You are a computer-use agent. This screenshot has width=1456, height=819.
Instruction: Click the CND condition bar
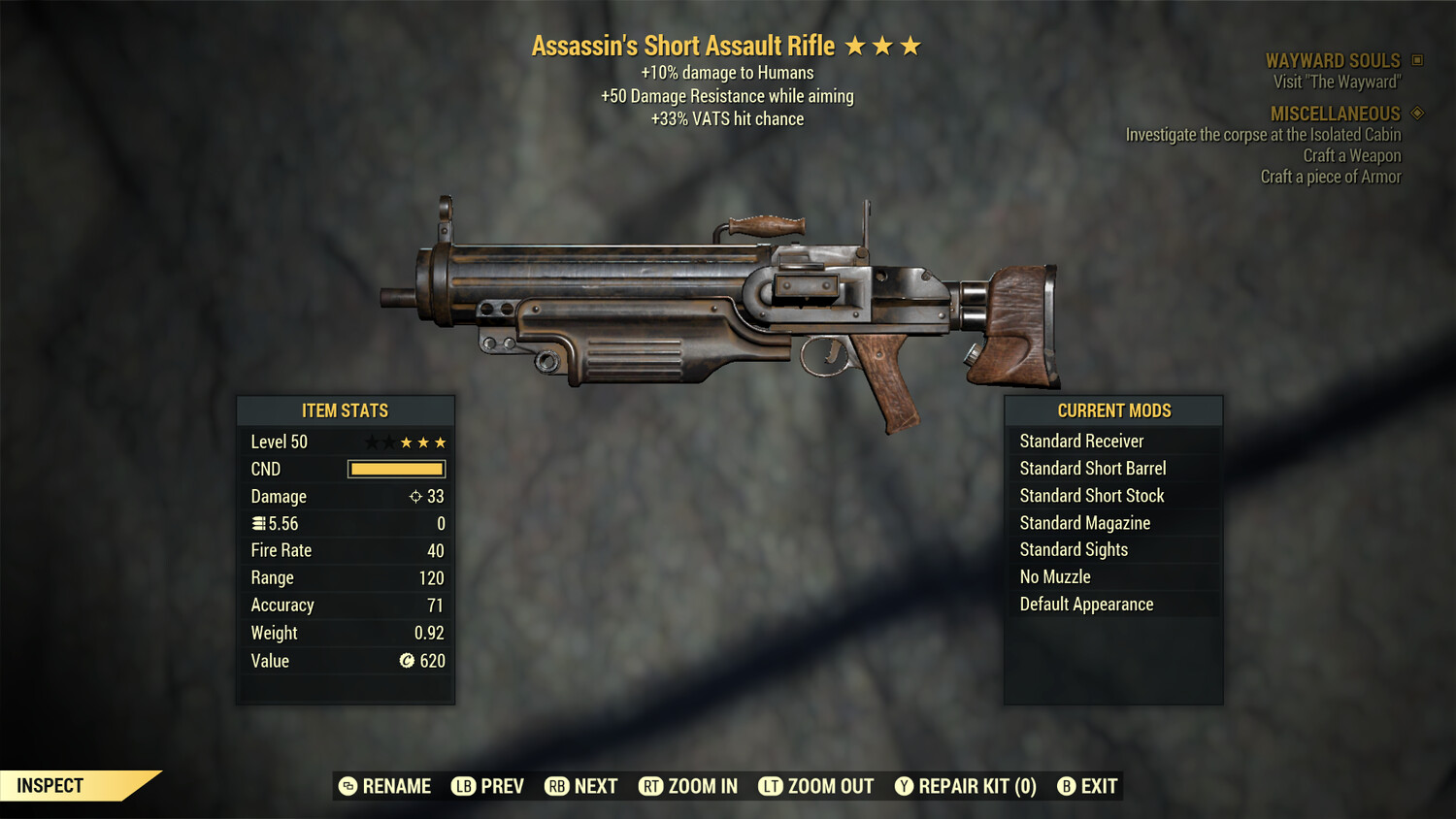click(395, 469)
